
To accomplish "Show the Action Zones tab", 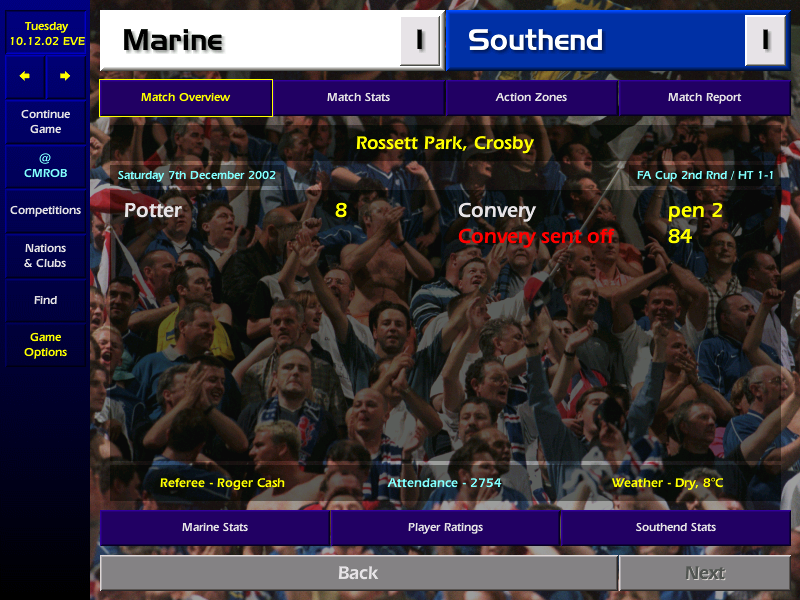I will click(x=531, y=98).
